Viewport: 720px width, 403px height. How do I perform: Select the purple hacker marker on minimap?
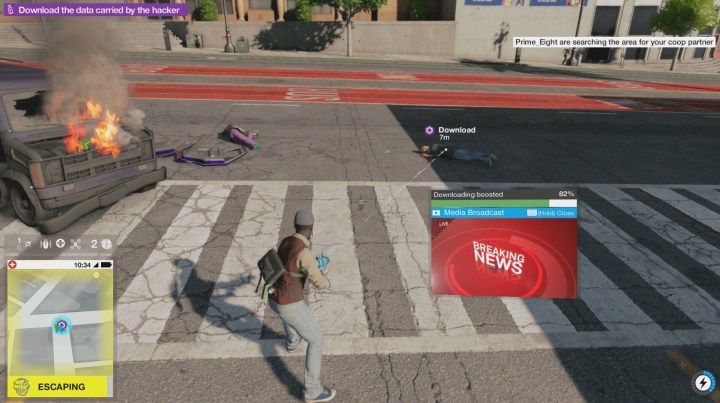tap(61, 326)
